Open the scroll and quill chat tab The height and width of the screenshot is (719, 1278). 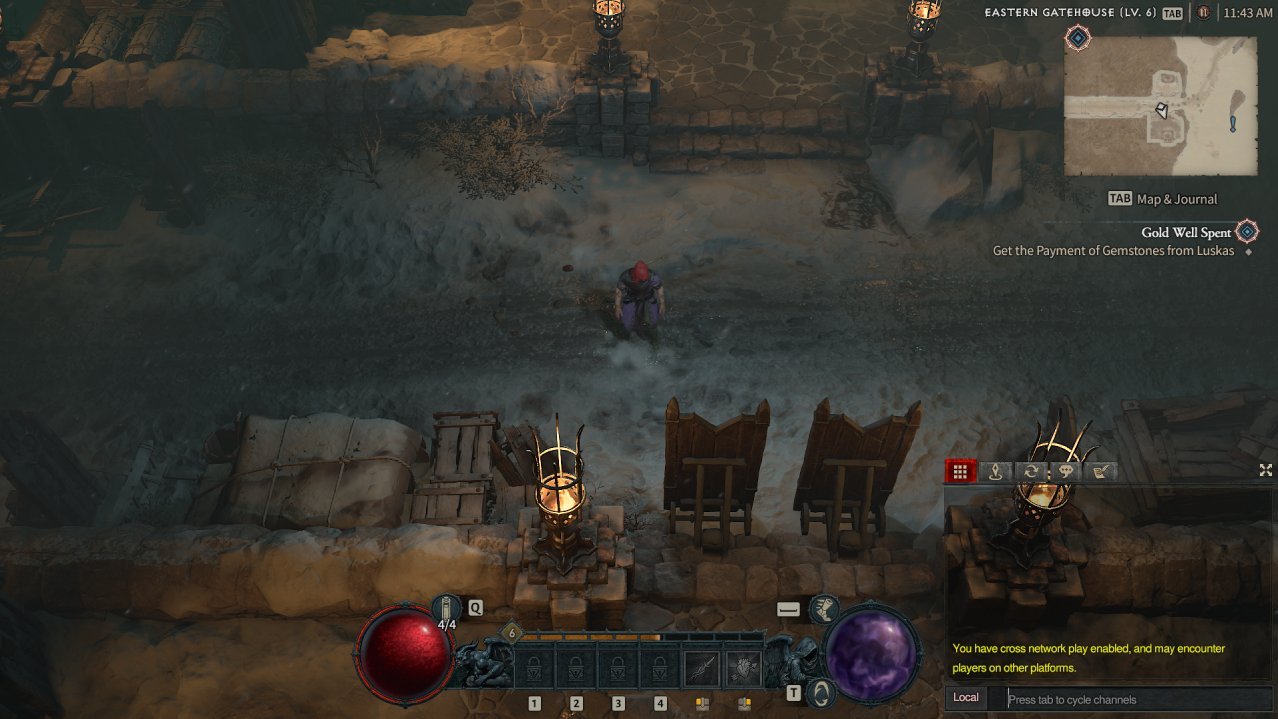tap(1101, 472)
